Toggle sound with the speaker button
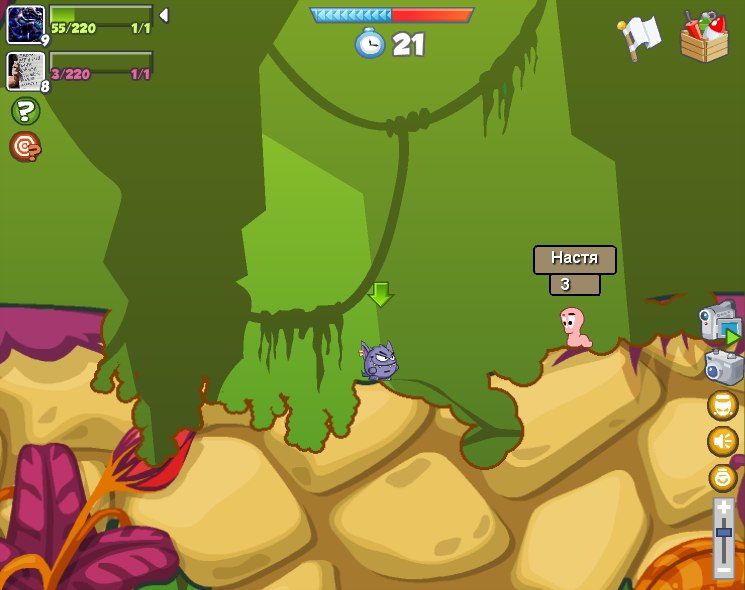The height and width of the screenshot is (590, 745). [722, 441]
